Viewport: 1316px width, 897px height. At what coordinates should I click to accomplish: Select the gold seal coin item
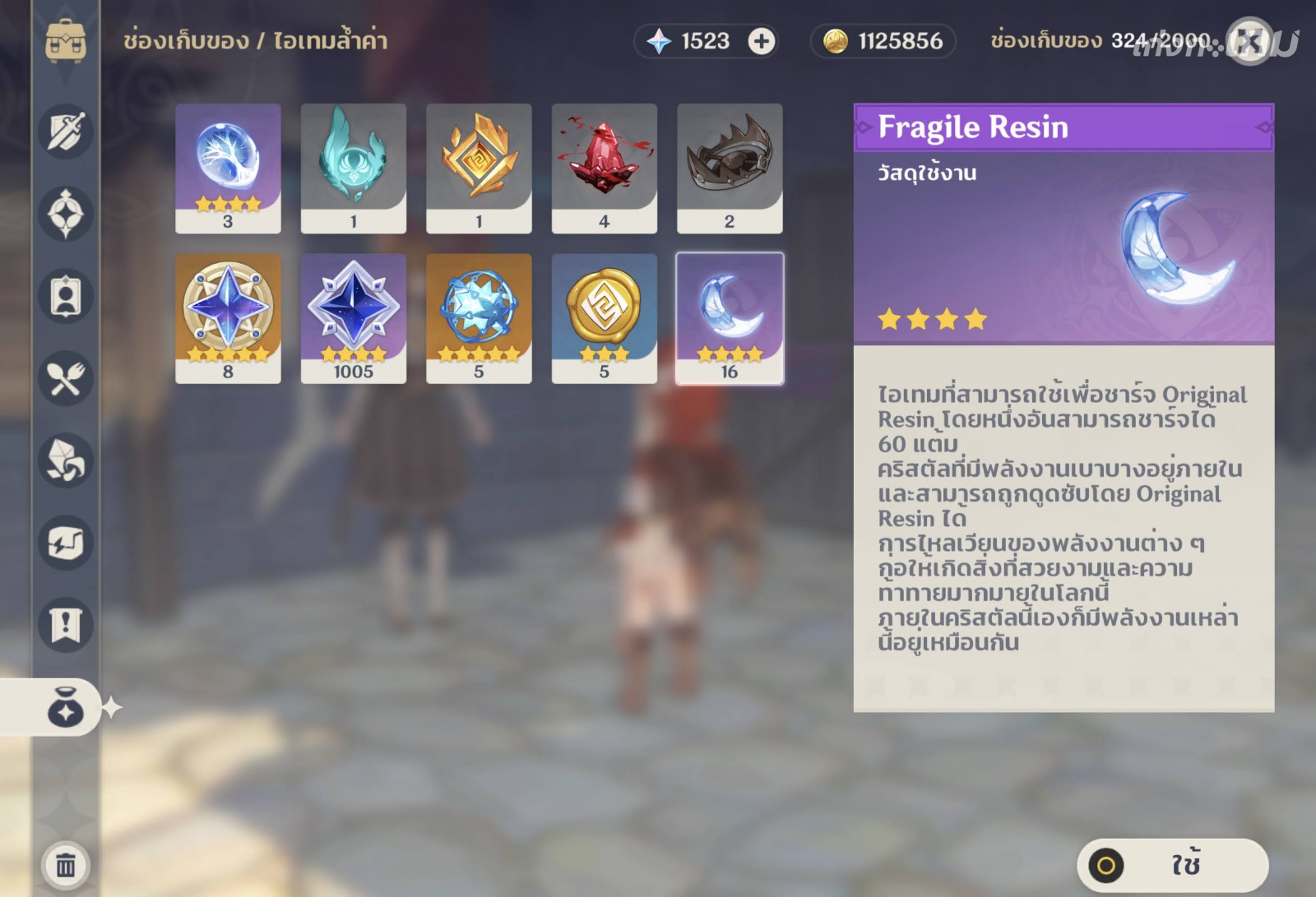click(605, 317)
